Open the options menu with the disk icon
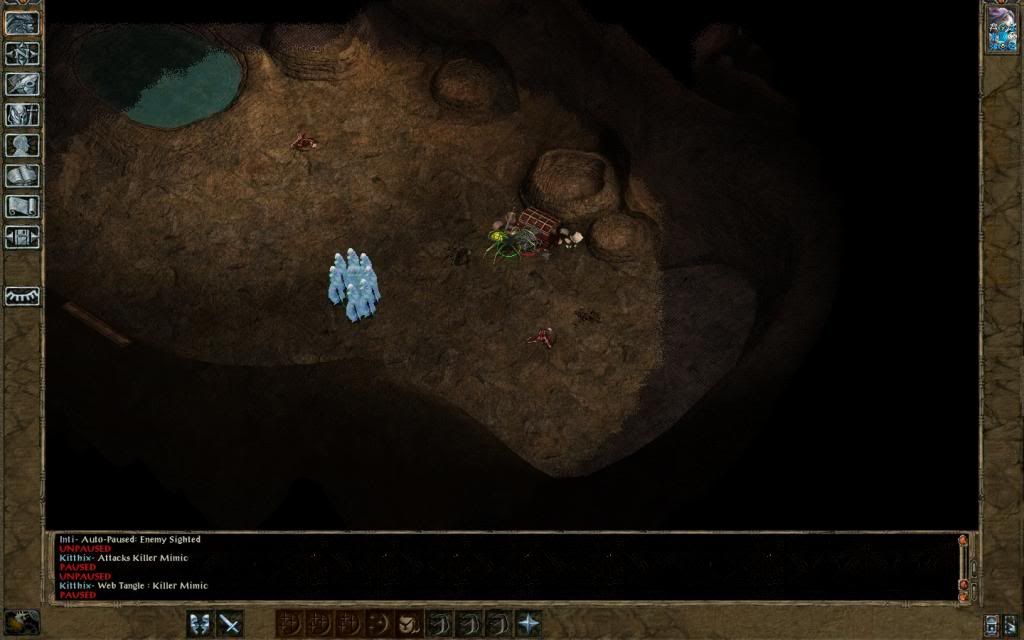This screenshot has height=640, width=1024. [x=22, y=238]
